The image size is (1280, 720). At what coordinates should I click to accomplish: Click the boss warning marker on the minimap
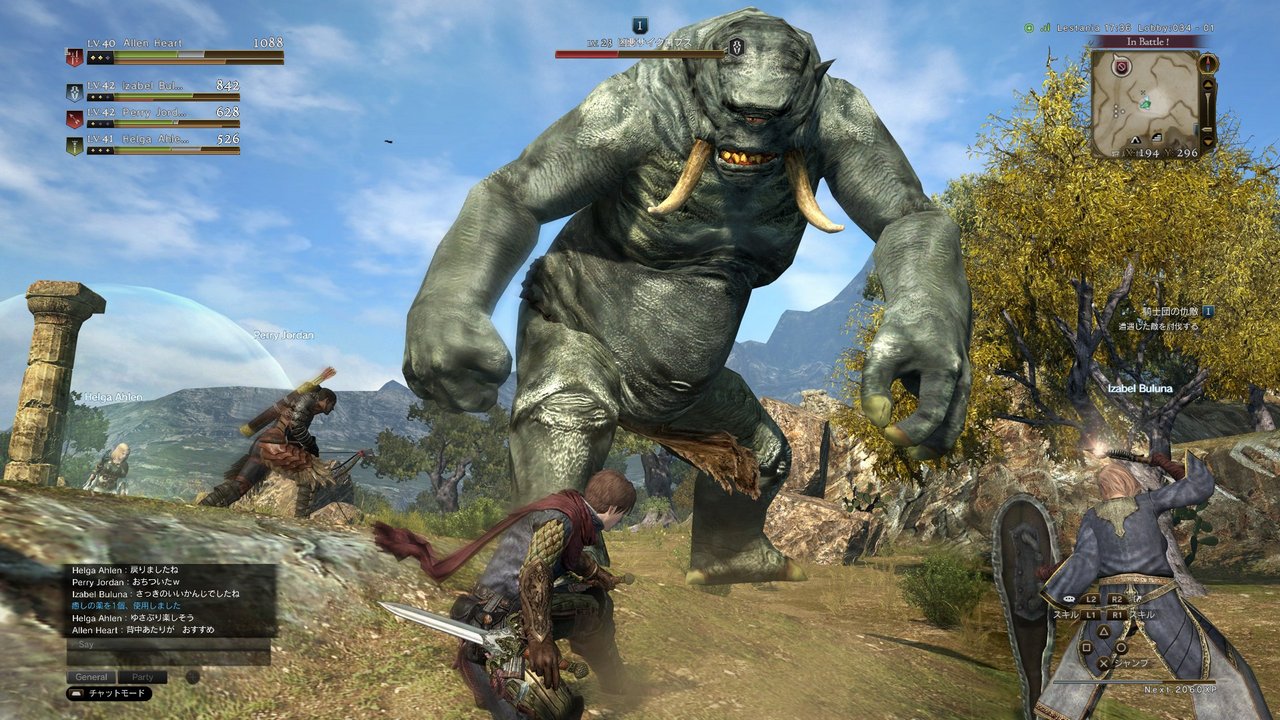tap(1121, 67)
